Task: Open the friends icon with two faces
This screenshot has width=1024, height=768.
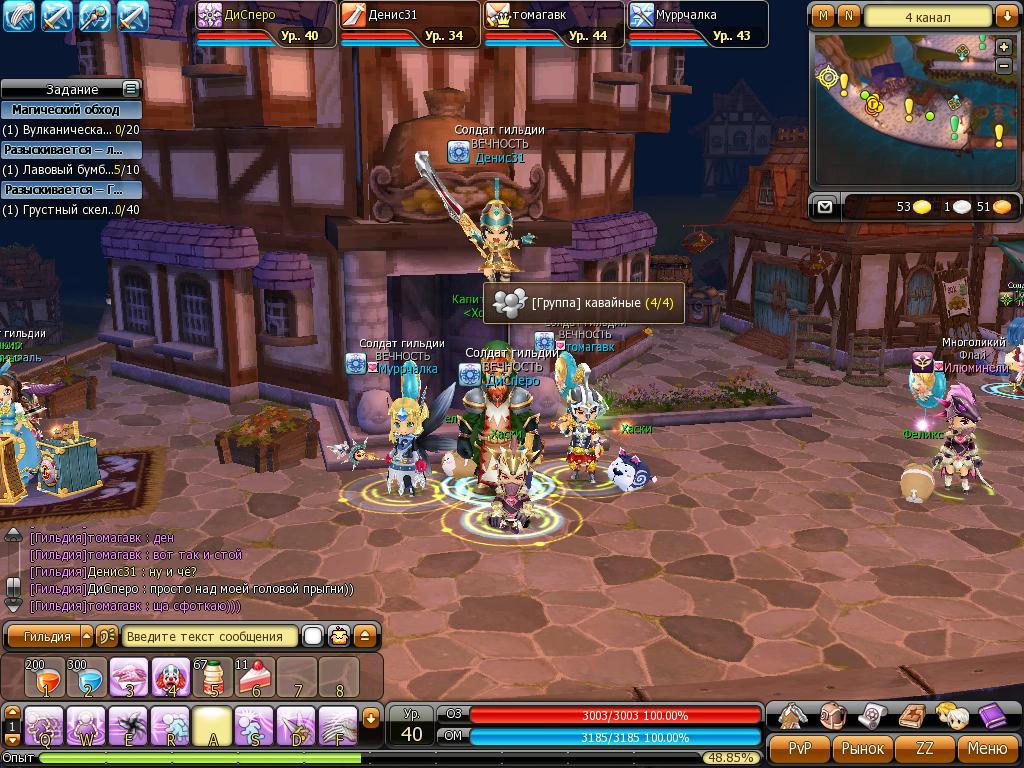Action: click(x=951, y=716)
